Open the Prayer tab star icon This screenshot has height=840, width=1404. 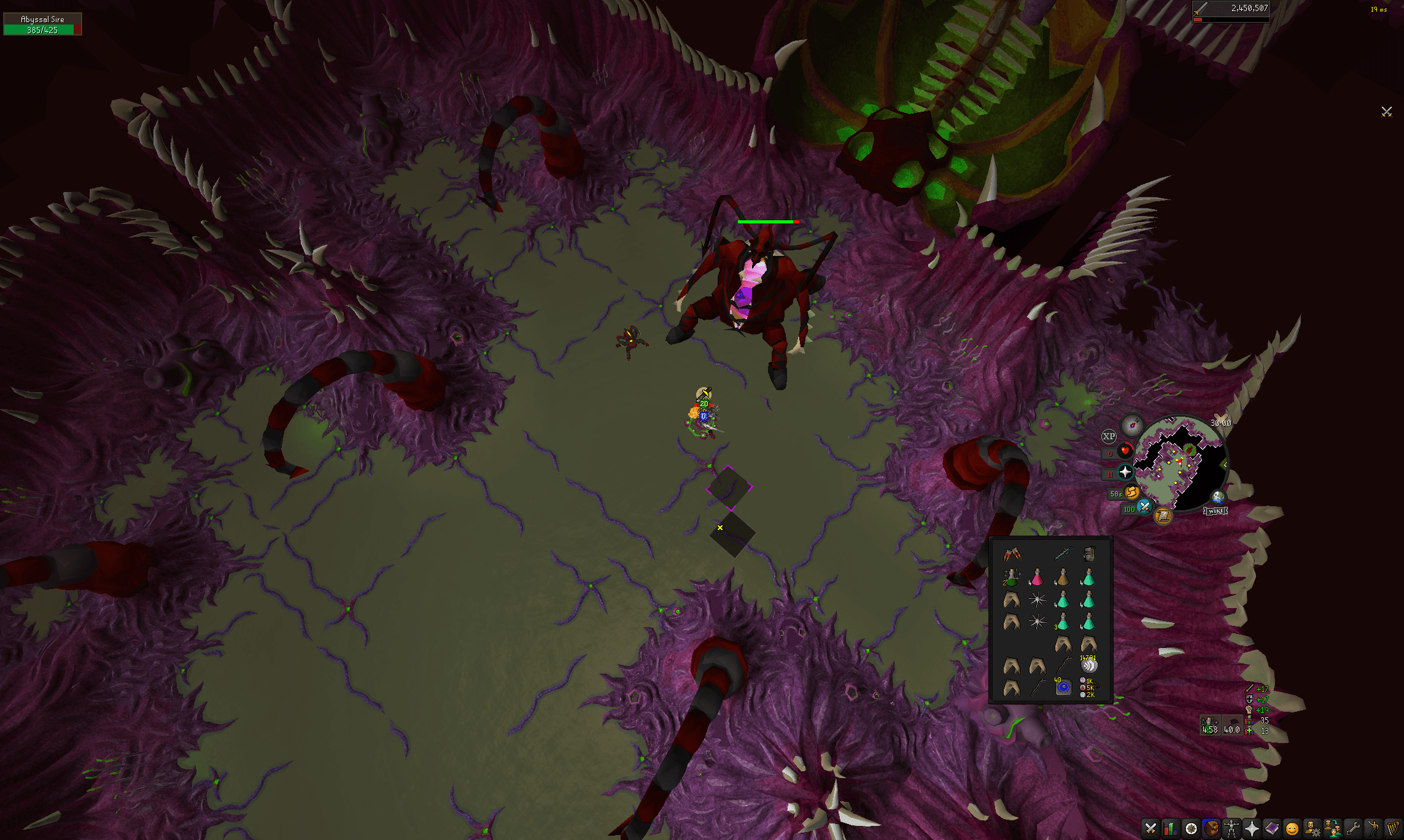pyautogui.click(x=1252, y=829)
